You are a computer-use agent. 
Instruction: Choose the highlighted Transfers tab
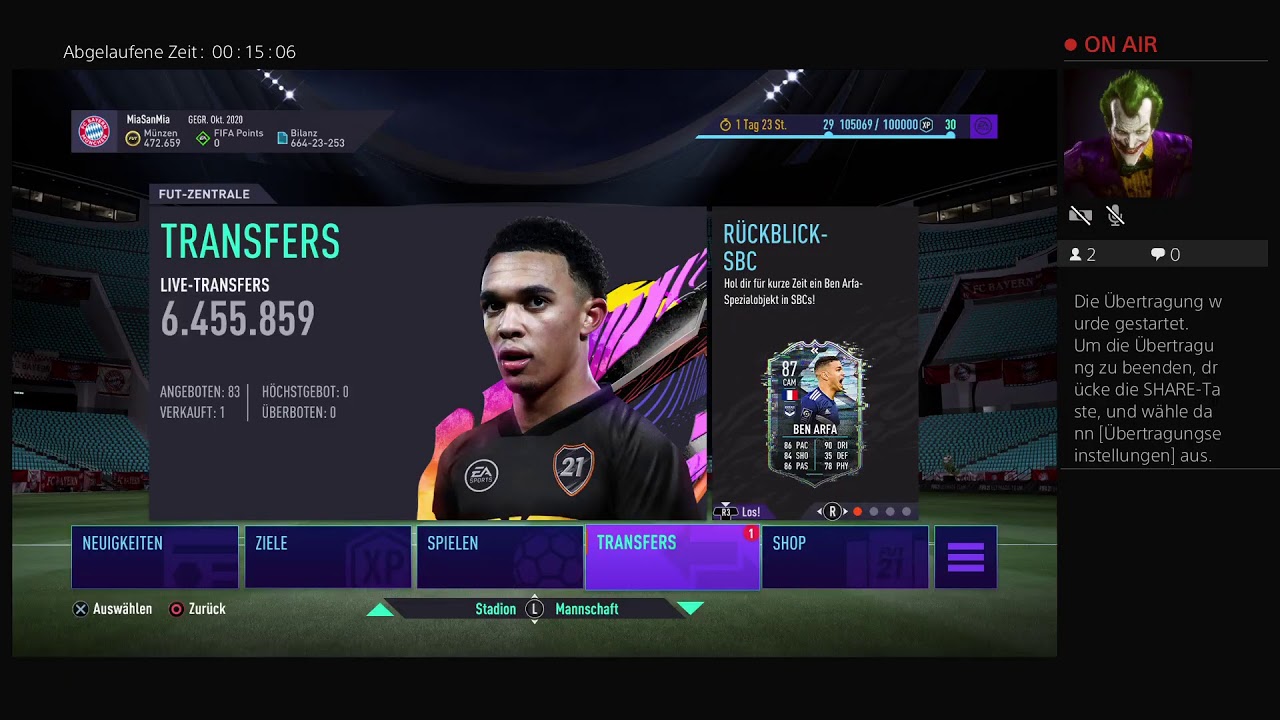(x=672, y=557)
